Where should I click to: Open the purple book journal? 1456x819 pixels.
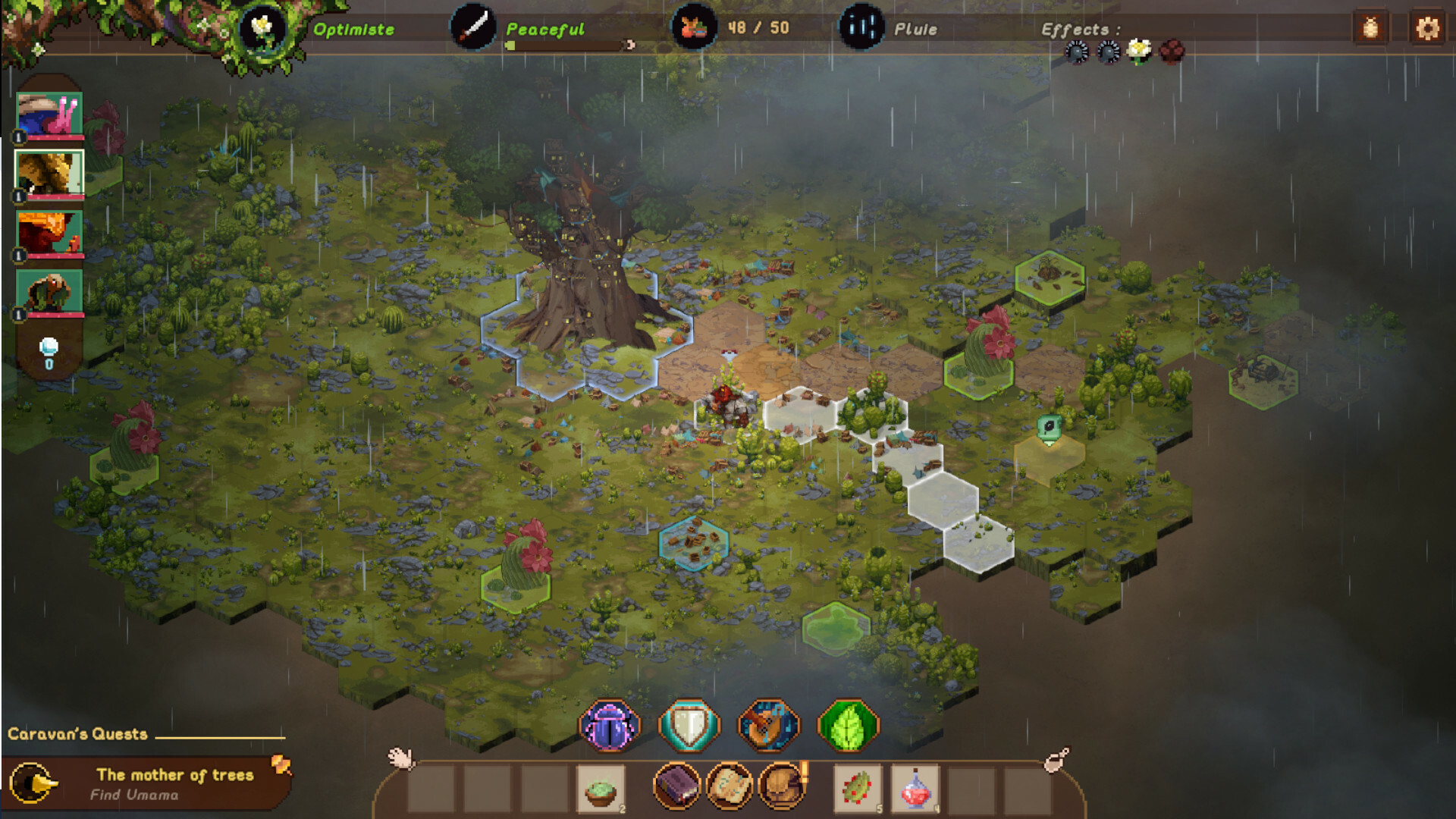[676, 786]
